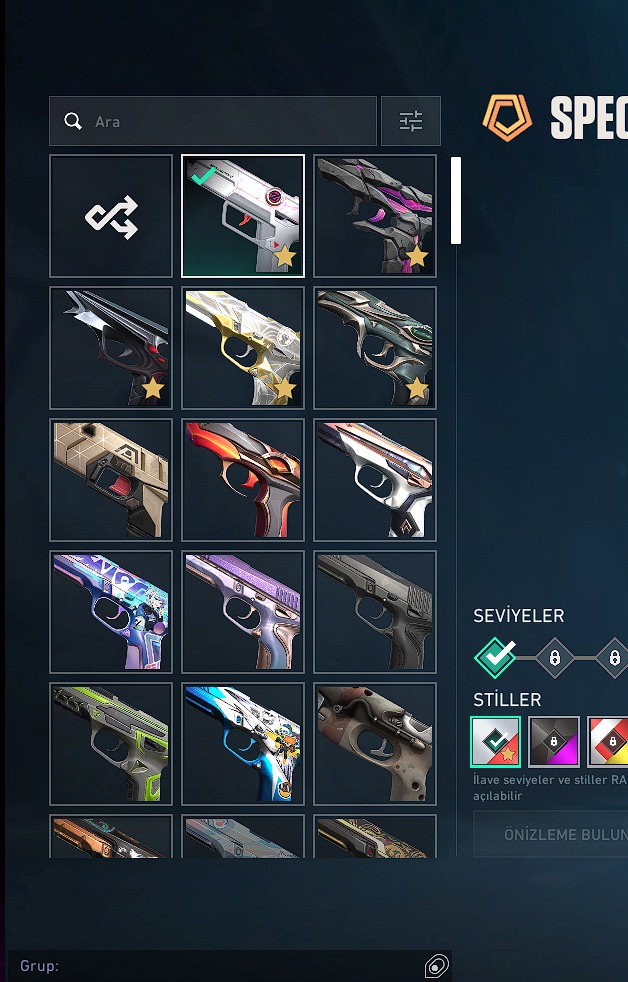
Task: Open the skin filter options
Action: click(x=411, y=121)
